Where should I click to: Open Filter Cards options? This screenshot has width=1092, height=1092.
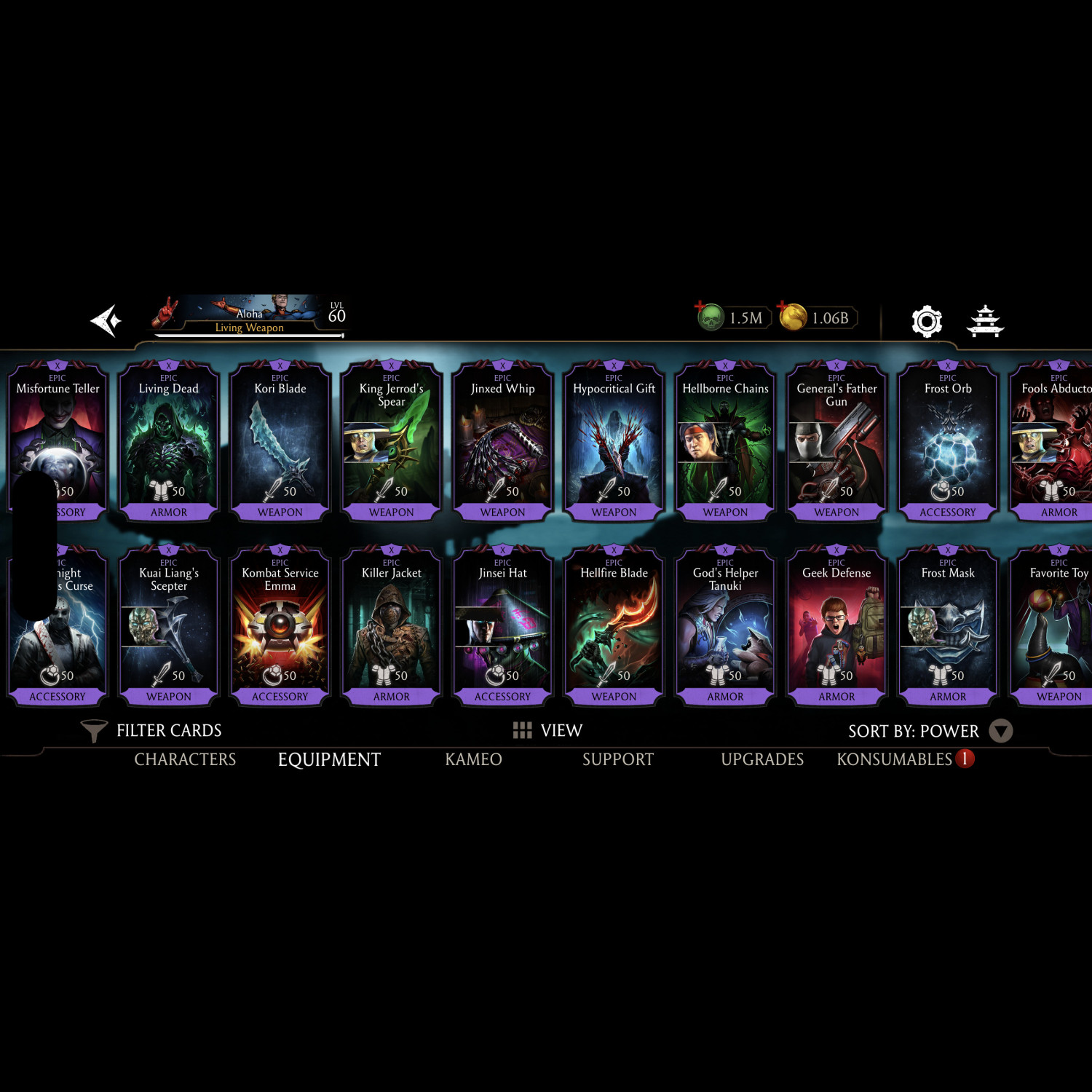(x=151, y=730)
